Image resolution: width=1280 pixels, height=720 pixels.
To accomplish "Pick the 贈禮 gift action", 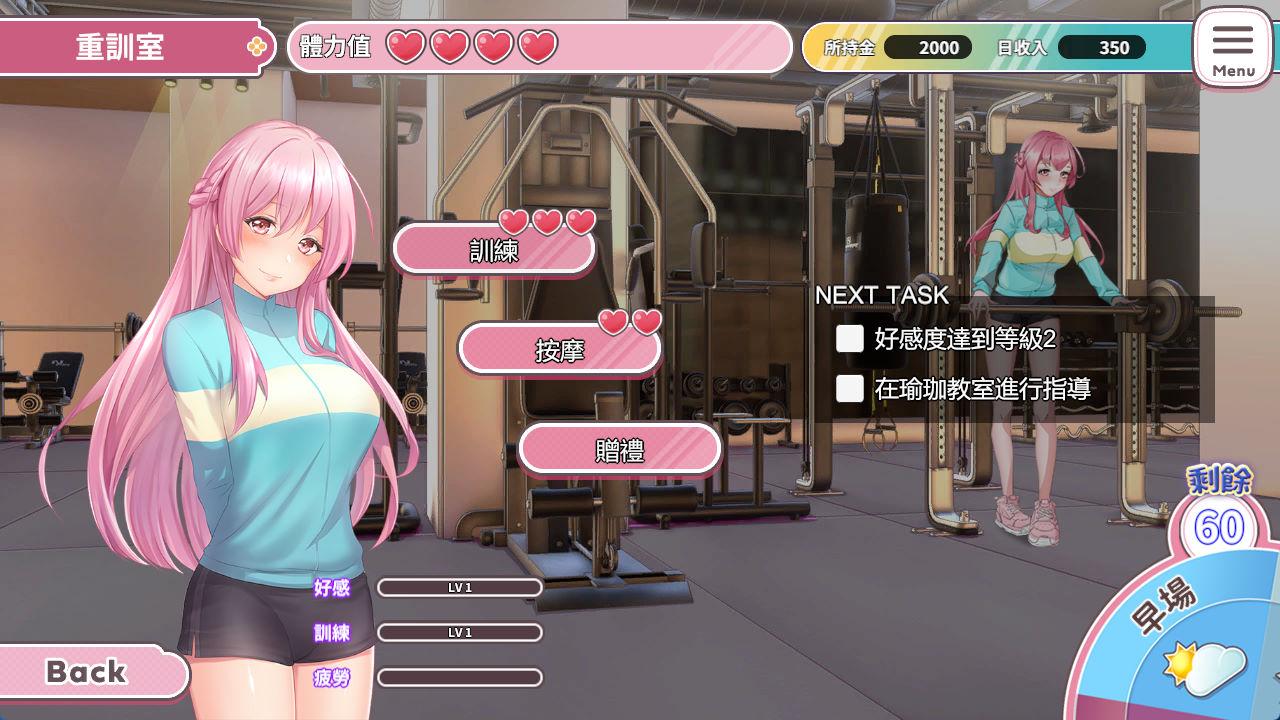I will [x=619, y=450].
